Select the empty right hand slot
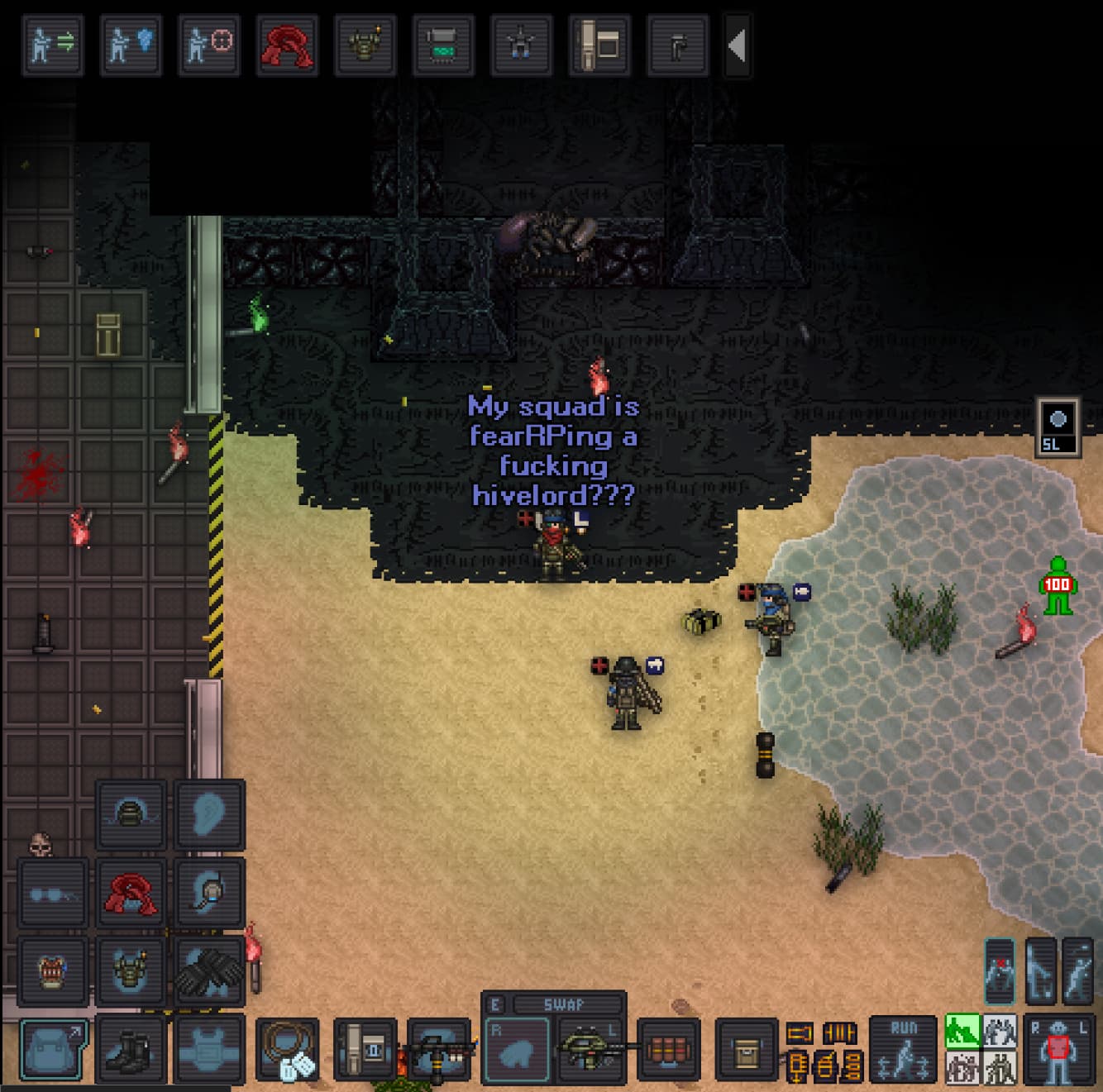 pyautogui.click(x=516, y=1050)
